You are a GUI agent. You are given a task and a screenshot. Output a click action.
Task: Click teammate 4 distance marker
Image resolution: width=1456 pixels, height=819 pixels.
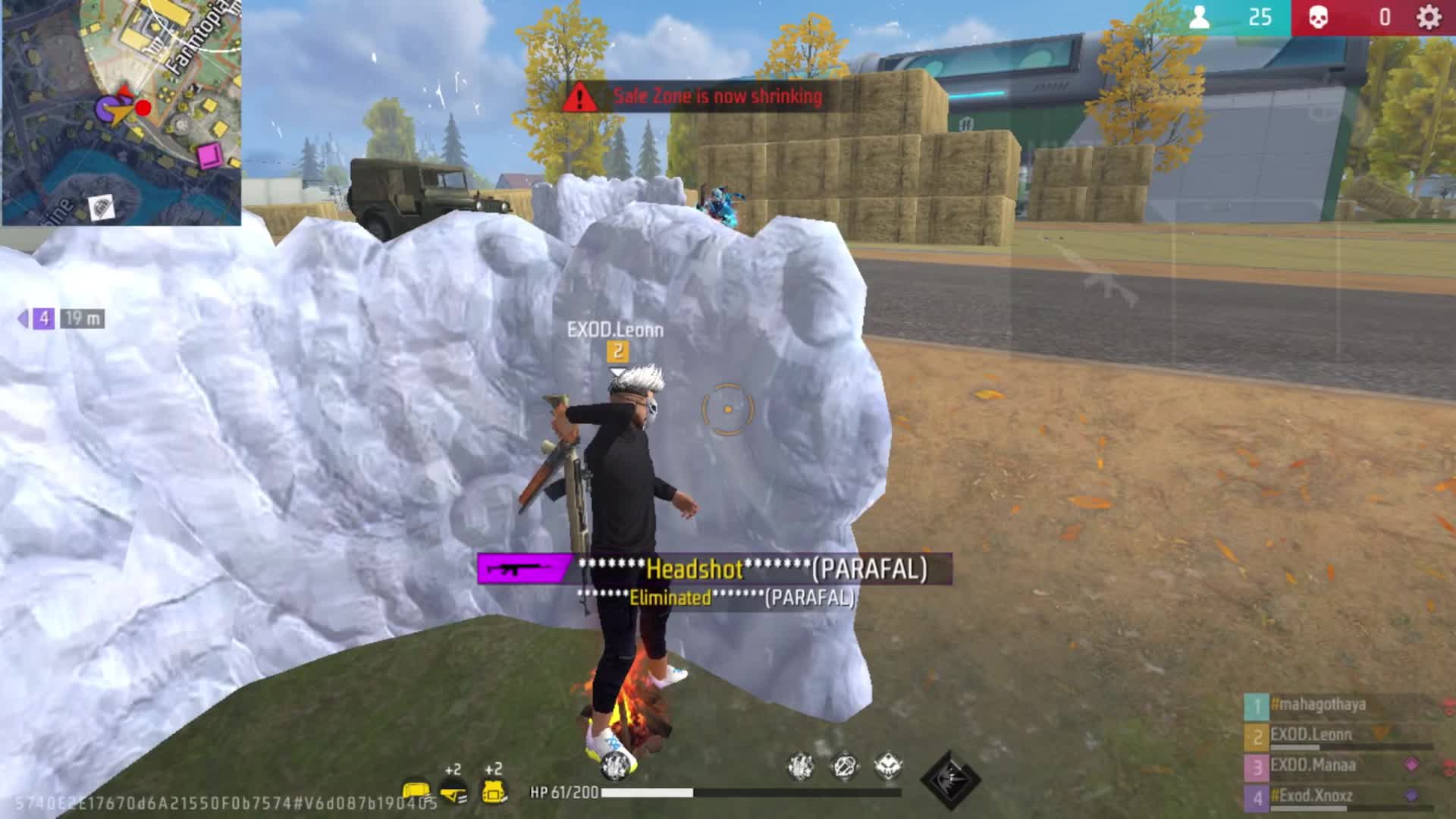pos(61,319)
